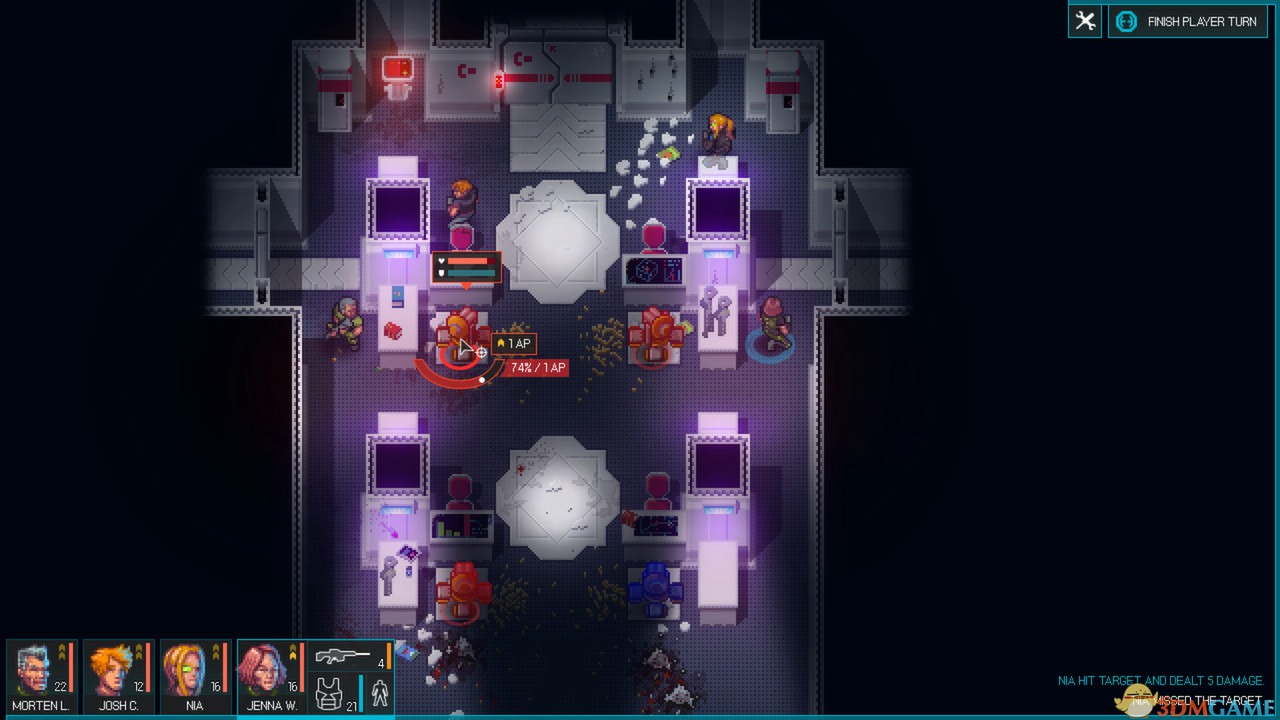End turn with Finish Player Turn button
This screenshot has width=1280, height=720.
coord(1187,21)
